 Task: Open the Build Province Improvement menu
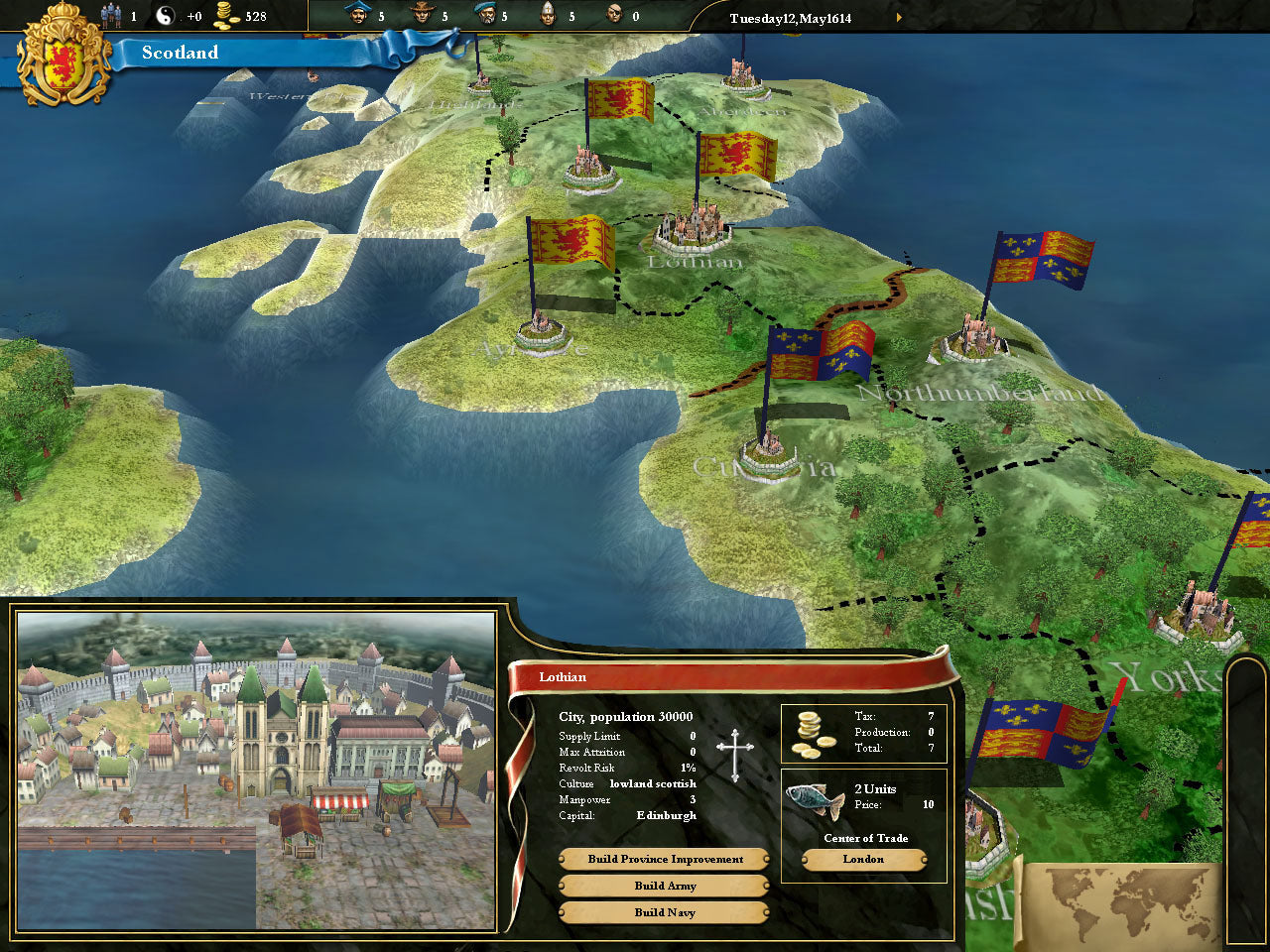[665, 860]
